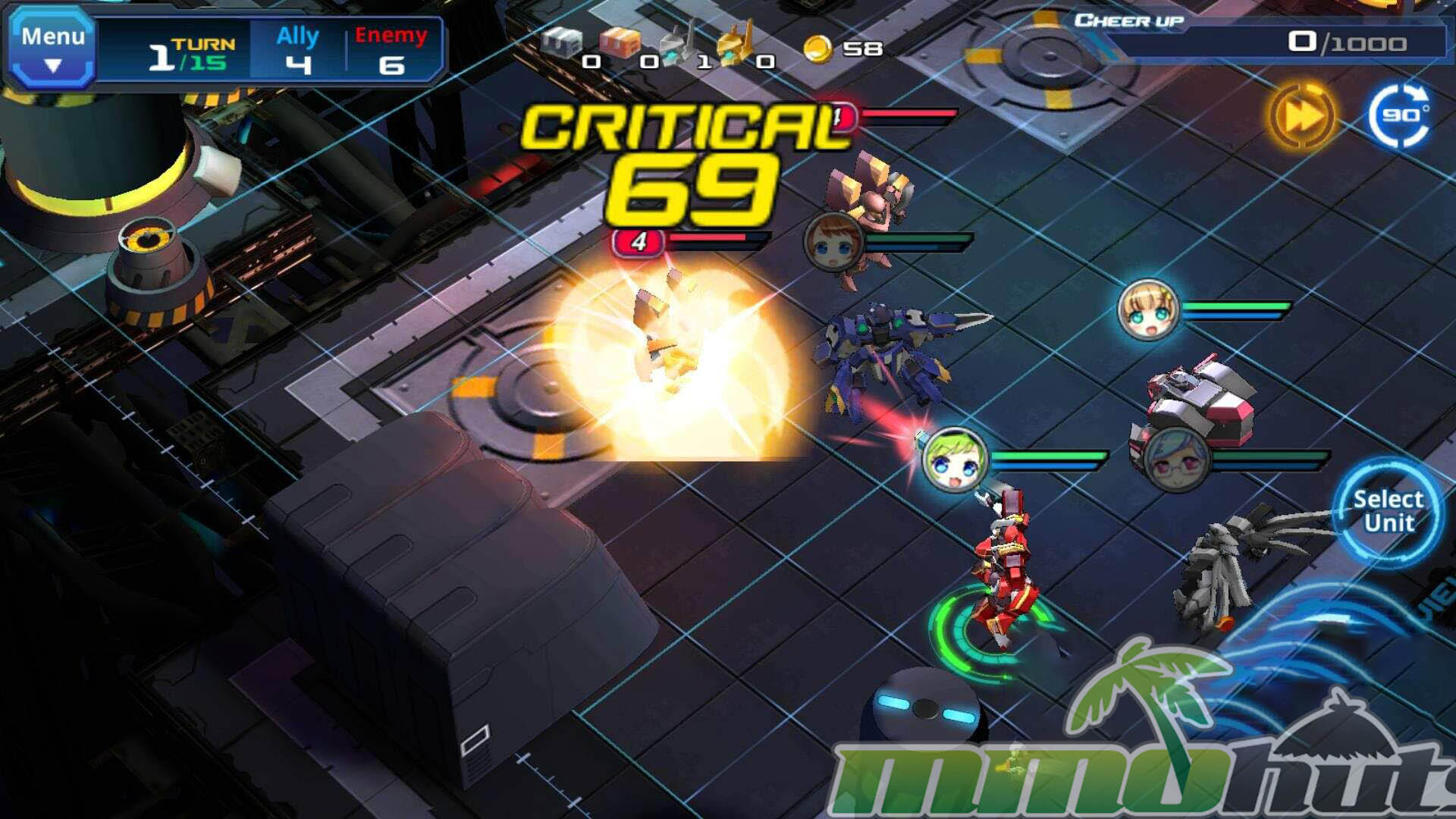Choose the brown-haired pilot portrait
Viewport: 1456px width, 819px height.
tap(833, 243)
